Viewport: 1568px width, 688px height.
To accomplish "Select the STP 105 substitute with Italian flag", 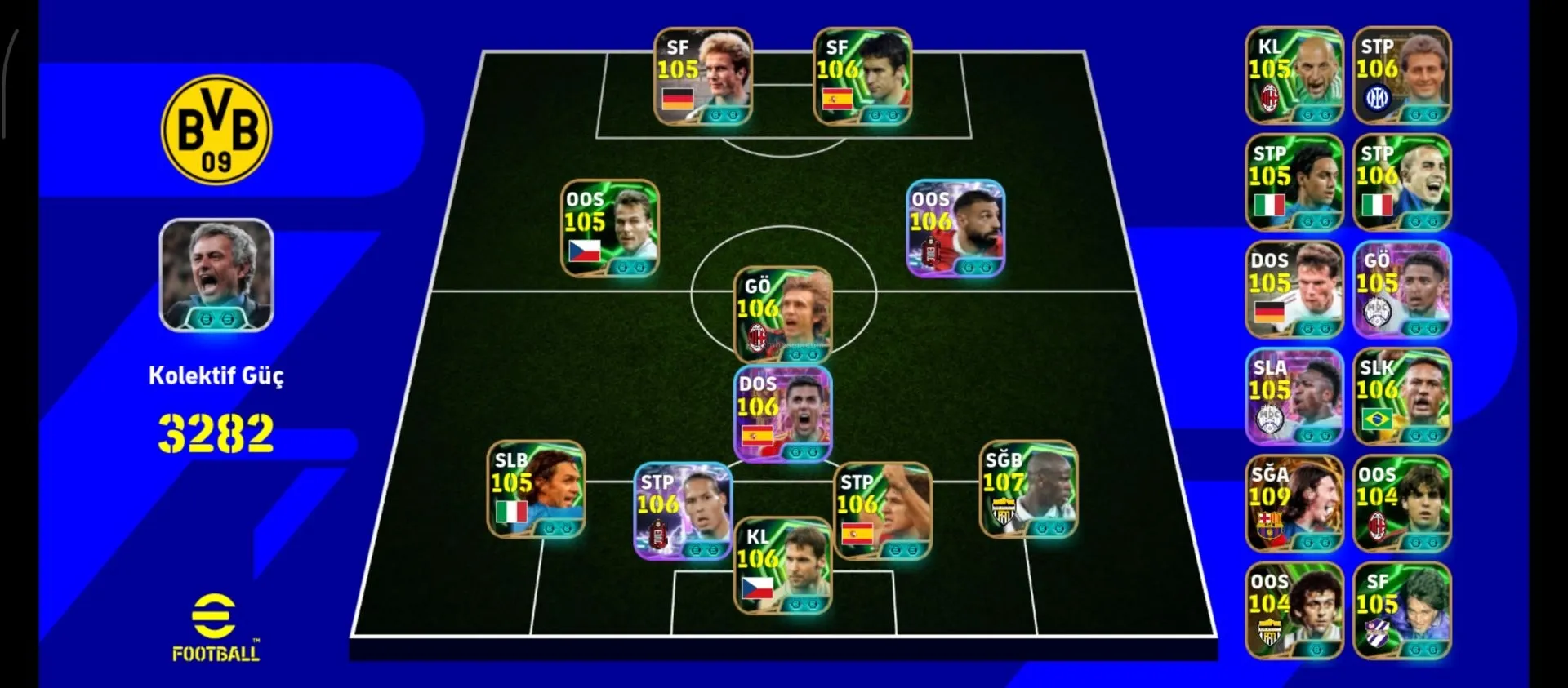I will tap(1294, 182).
